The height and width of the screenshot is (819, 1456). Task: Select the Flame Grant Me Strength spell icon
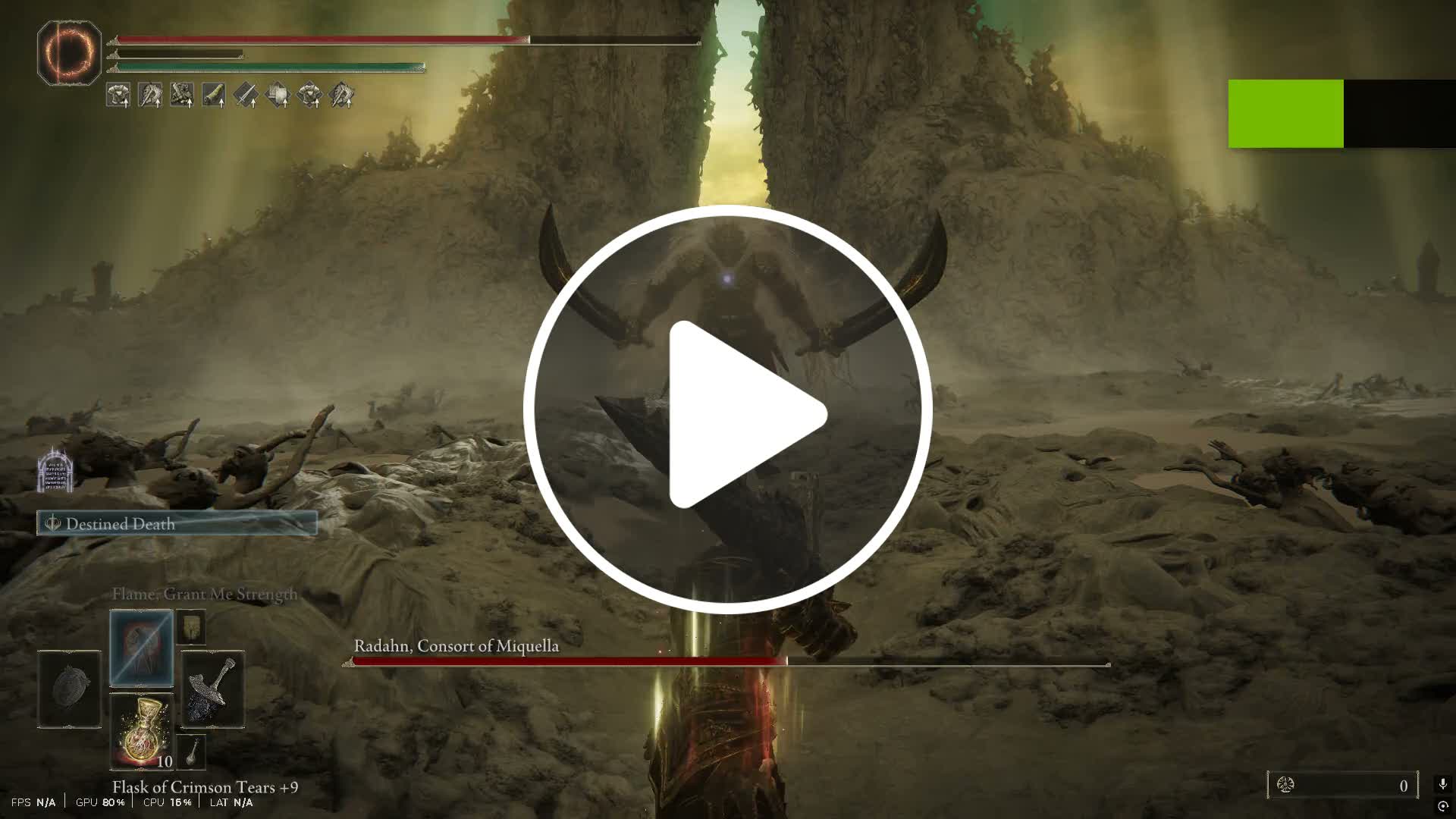click(141, 647)
